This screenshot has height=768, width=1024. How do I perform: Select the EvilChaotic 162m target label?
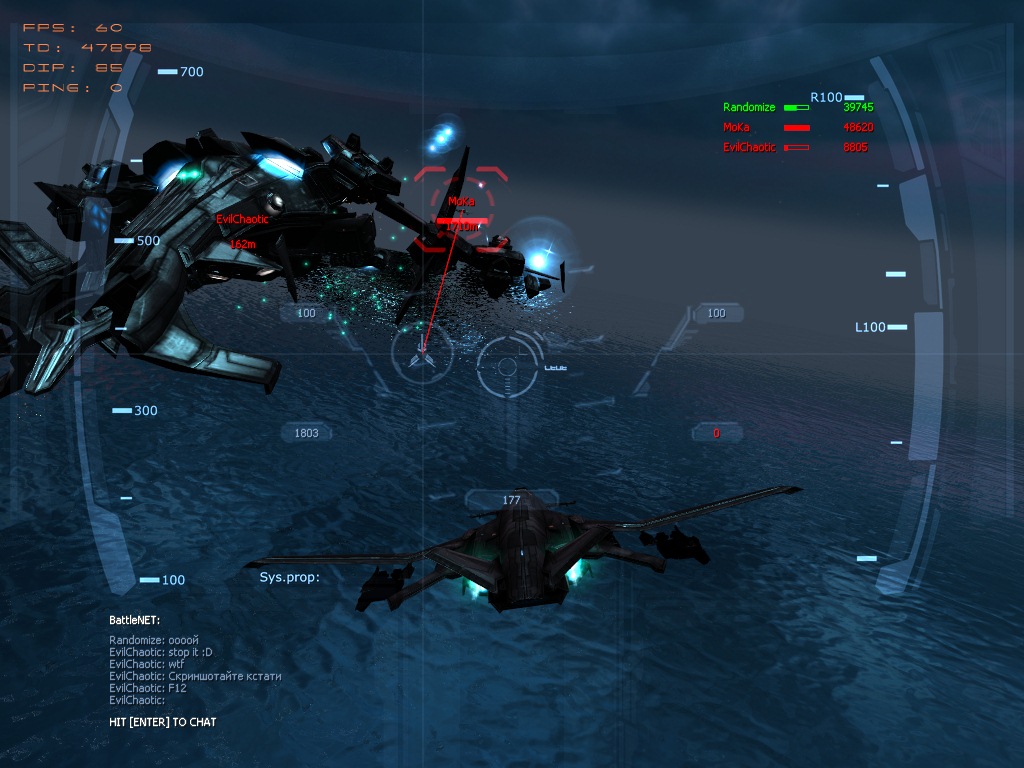click(x=241, y=230)
